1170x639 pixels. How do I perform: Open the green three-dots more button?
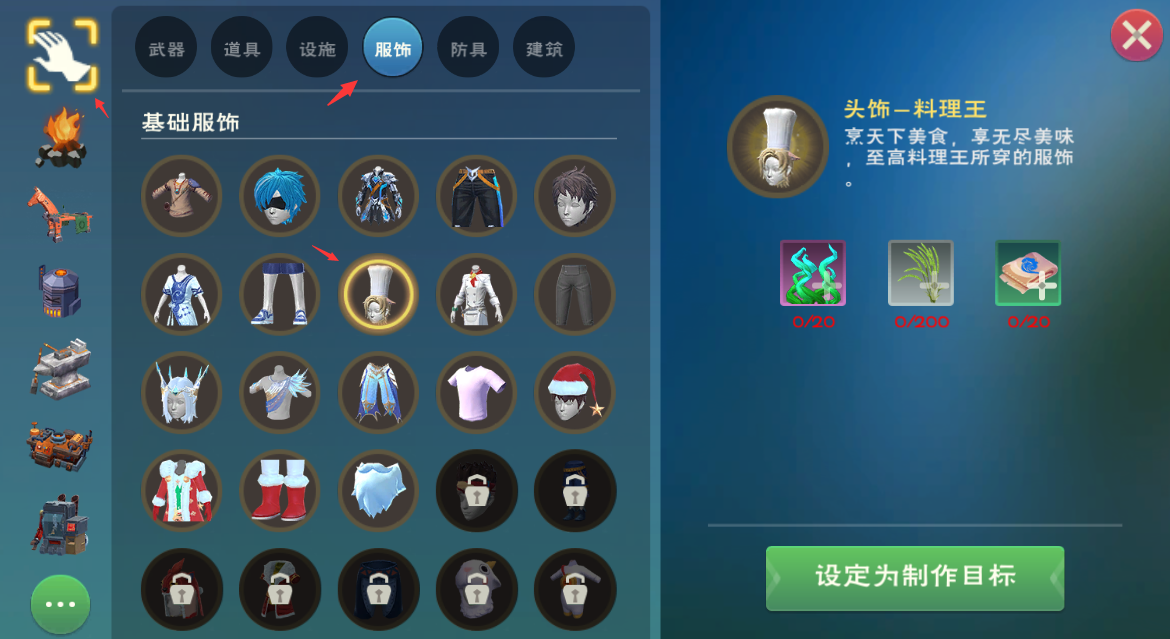pos(60,604)
